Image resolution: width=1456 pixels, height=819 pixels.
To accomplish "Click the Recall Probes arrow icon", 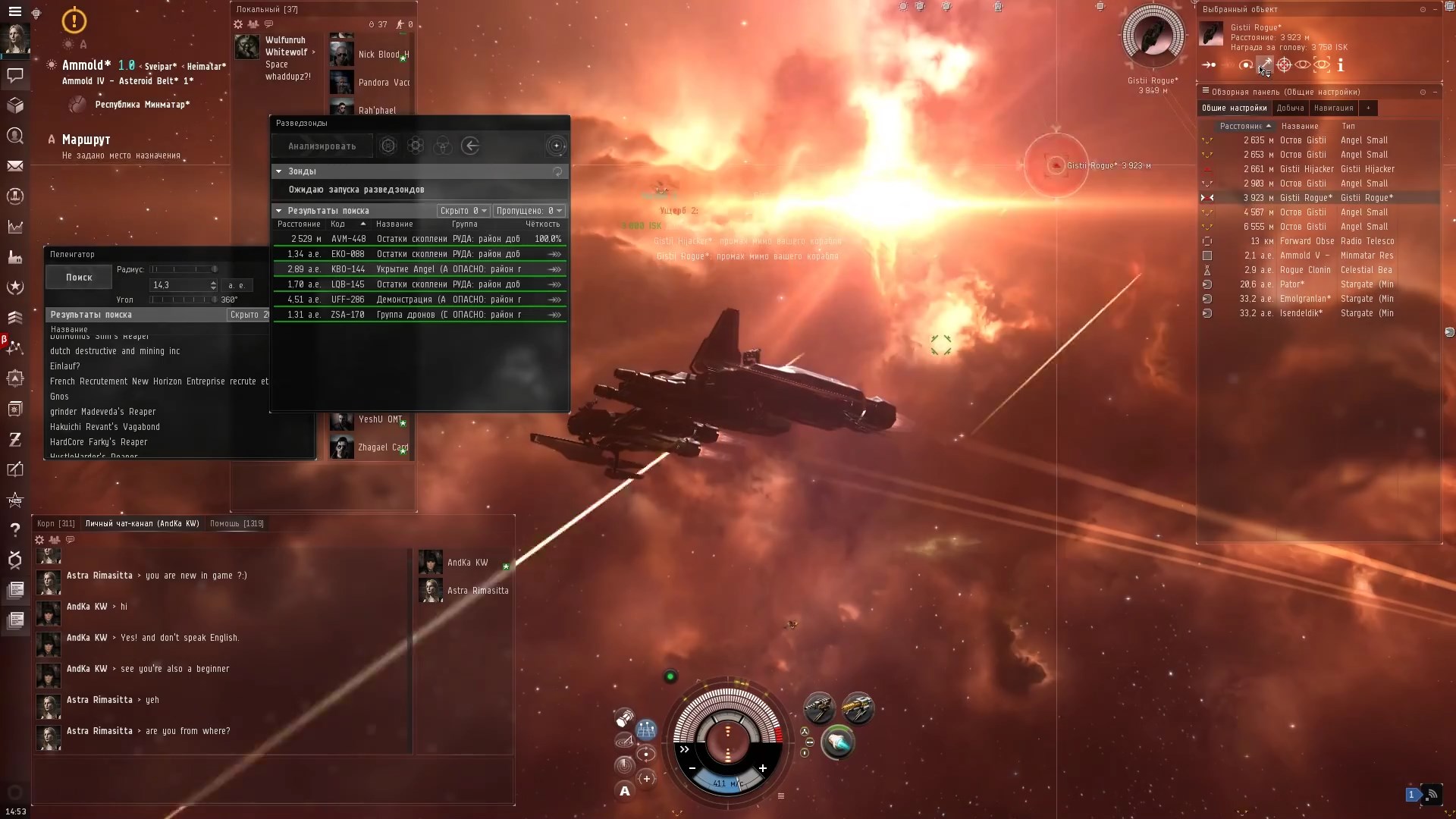I will click(471, 146).
